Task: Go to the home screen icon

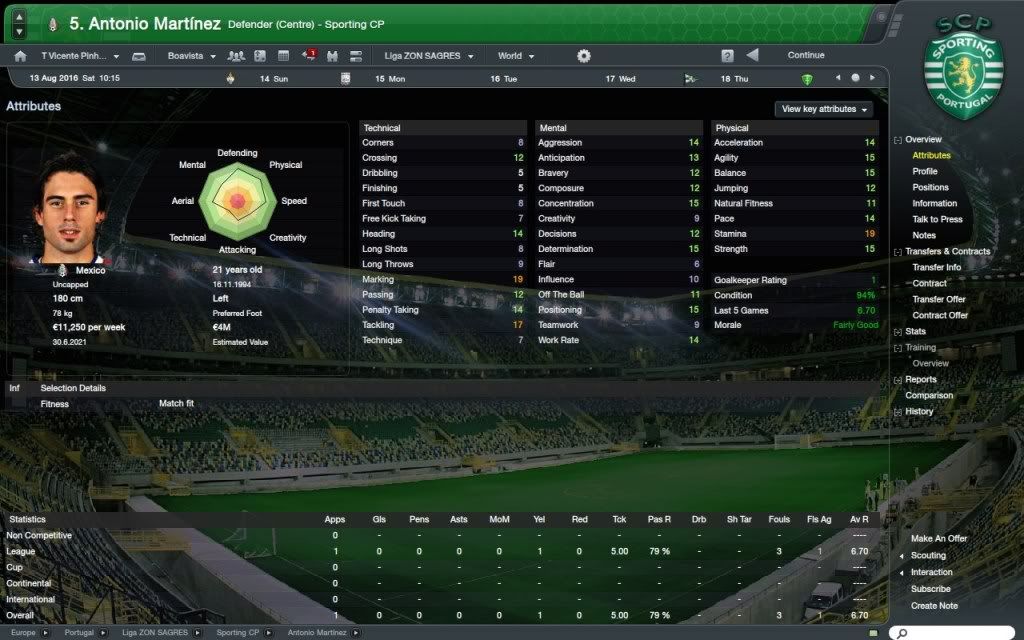Action: pyautogui.click(x=20, y=56)
